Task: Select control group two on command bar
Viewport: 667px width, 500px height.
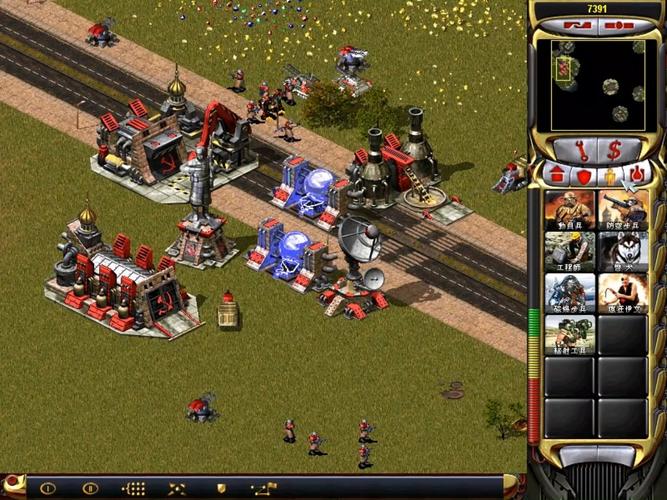Action: [x=90, y=489]
